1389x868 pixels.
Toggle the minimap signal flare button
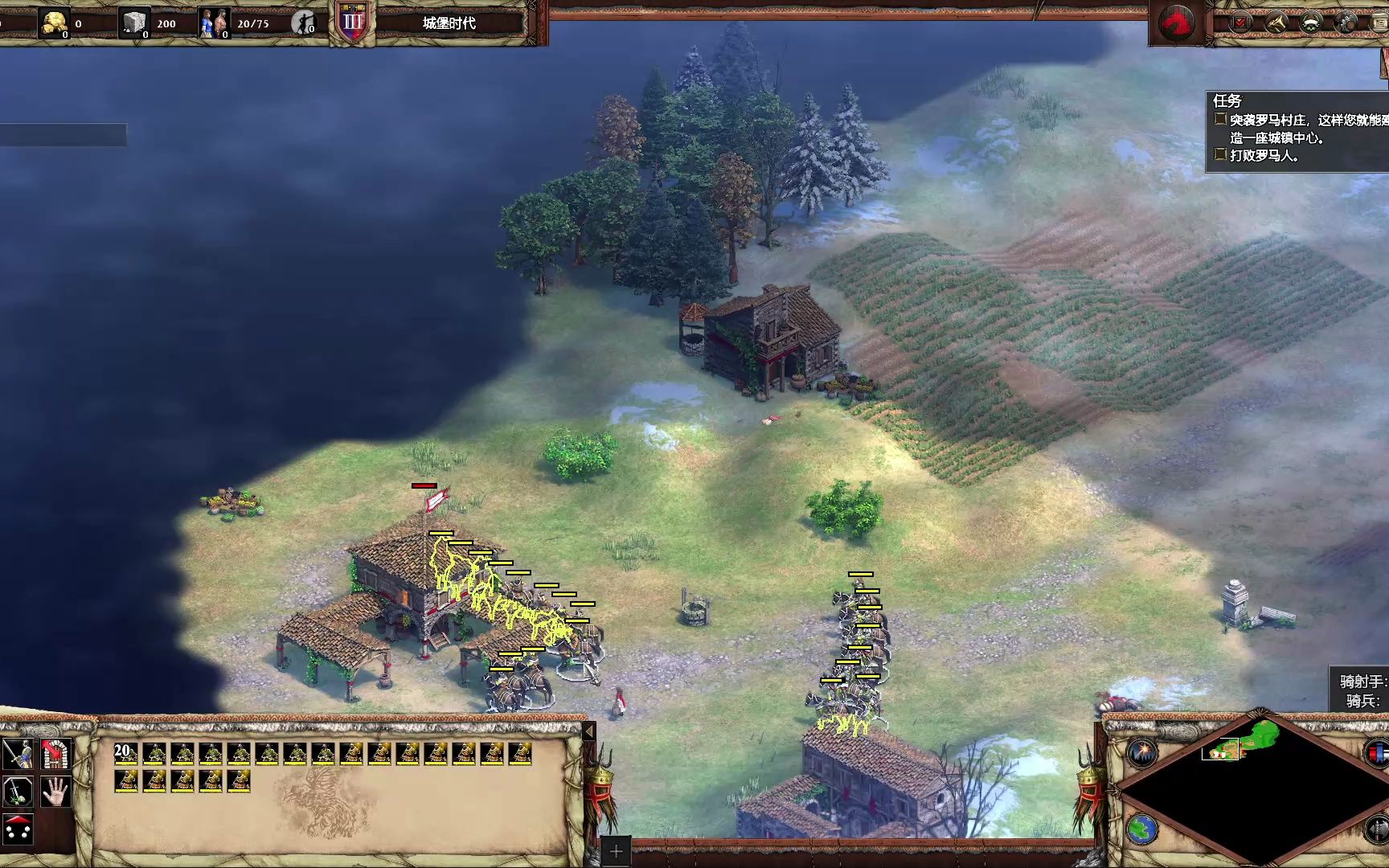(x=1141, y=753)
